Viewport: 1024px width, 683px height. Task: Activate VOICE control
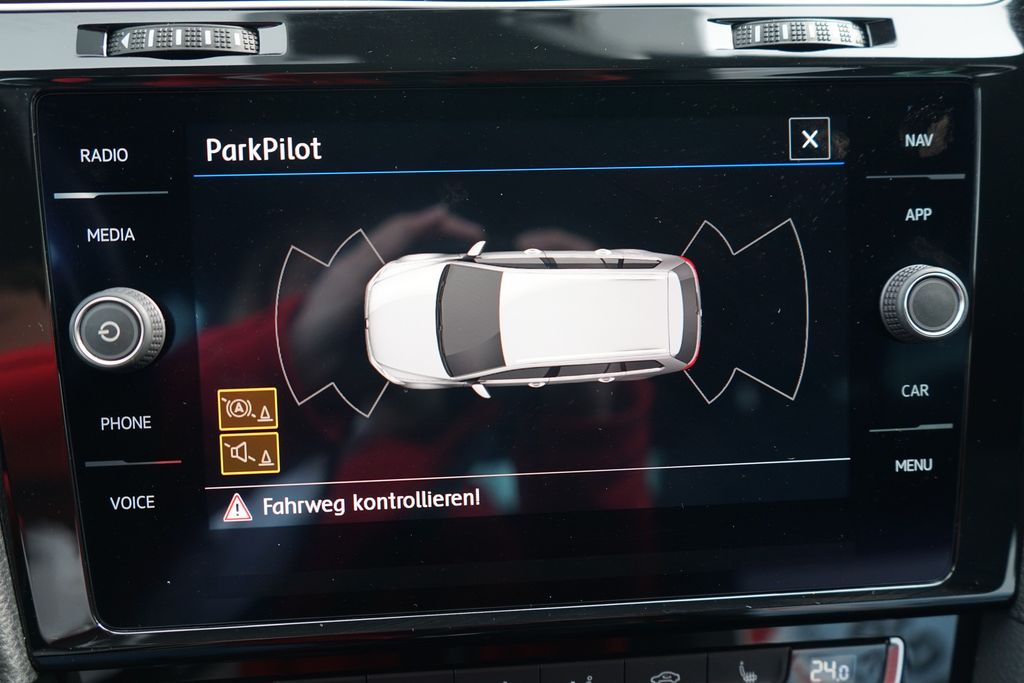coord(132,502)
